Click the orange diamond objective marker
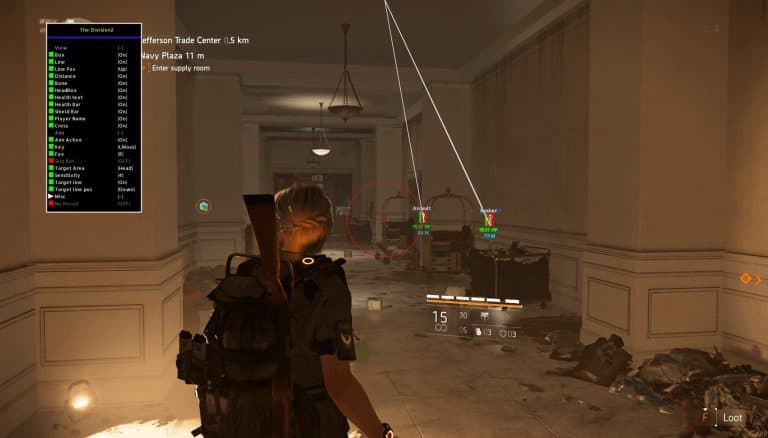Image resolution: width=768 pixels, height=438 pixels. [x=745, y=278]
